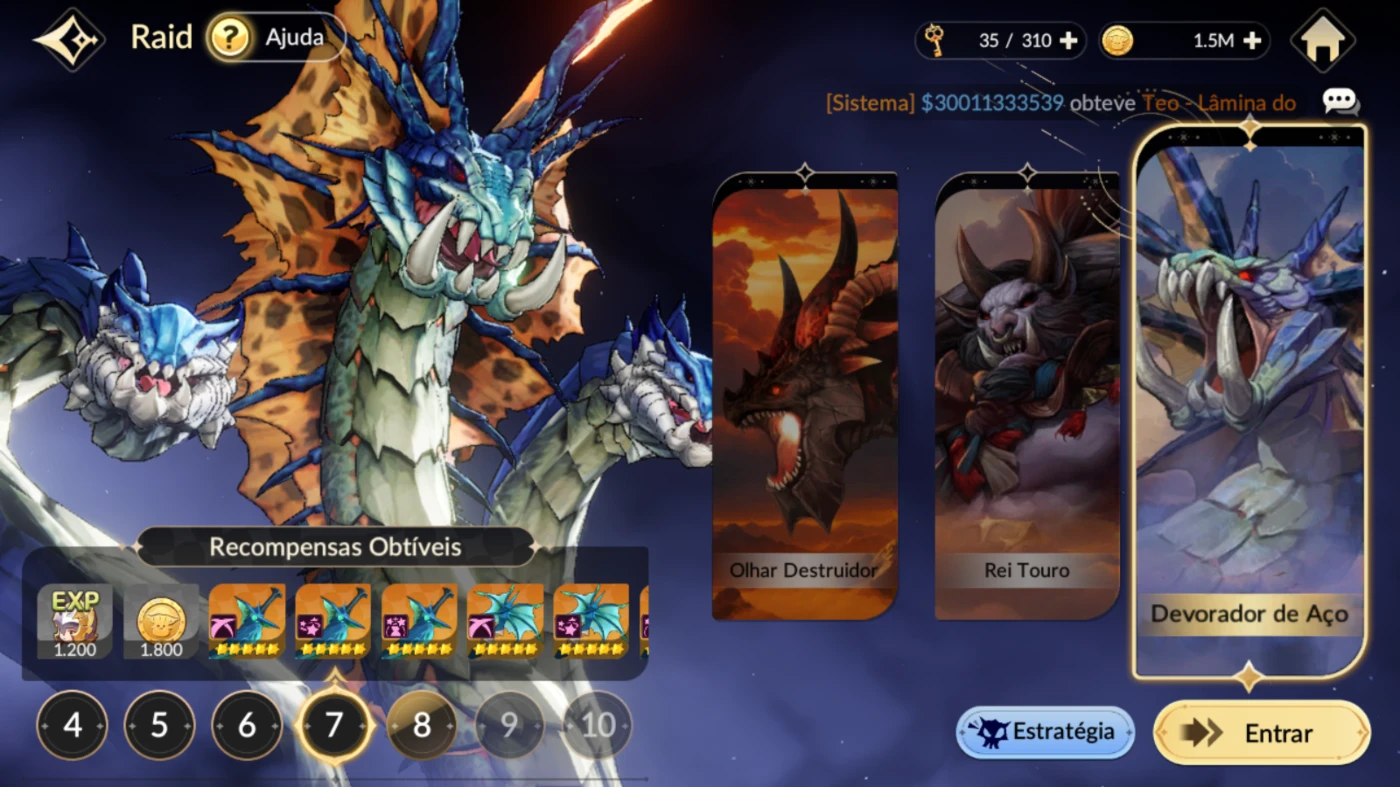Go back using the diamond arrow button
This screenshot has width=1400, height=787.
[70, 40]
